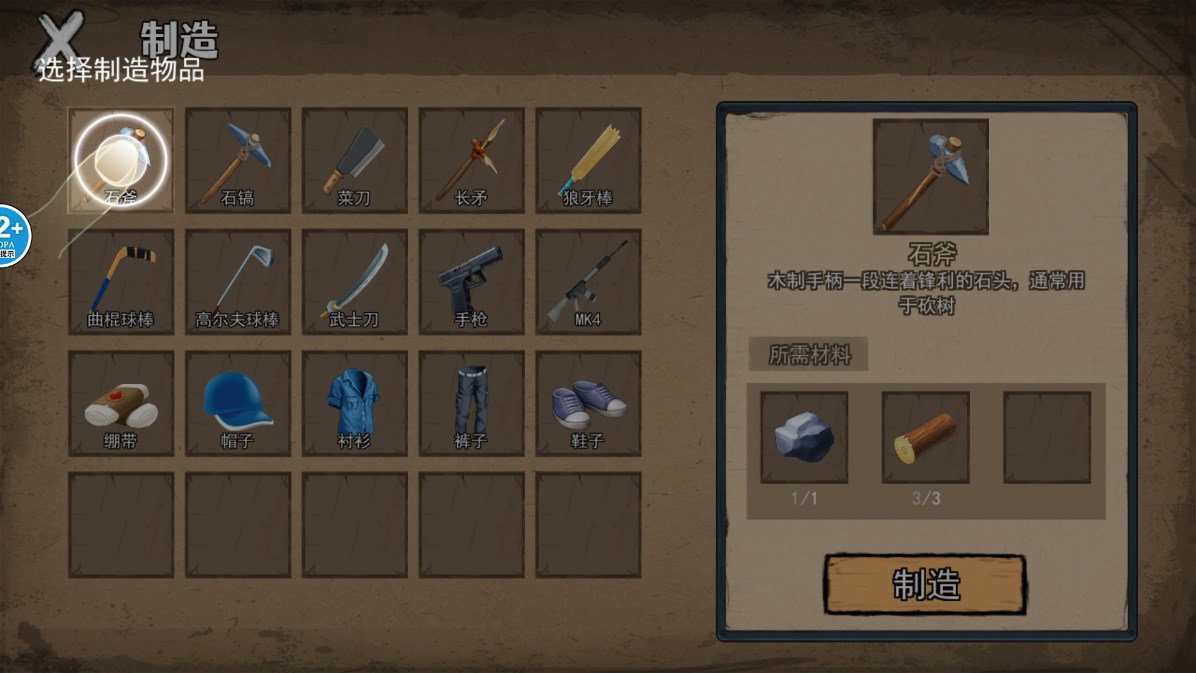
Task: Tap the stone material slot
Action: click(804, 438)
